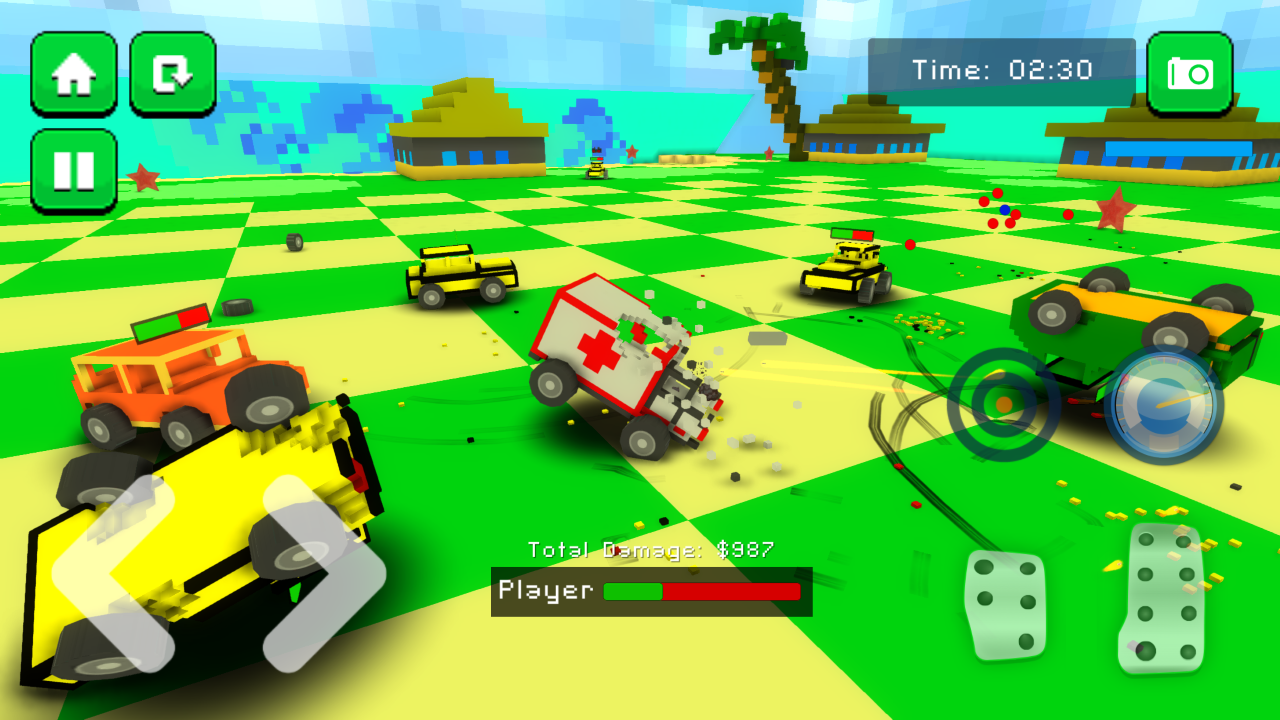The image size is (1280, 720).
Task: Tap the home button
Action: click(74, 75)
